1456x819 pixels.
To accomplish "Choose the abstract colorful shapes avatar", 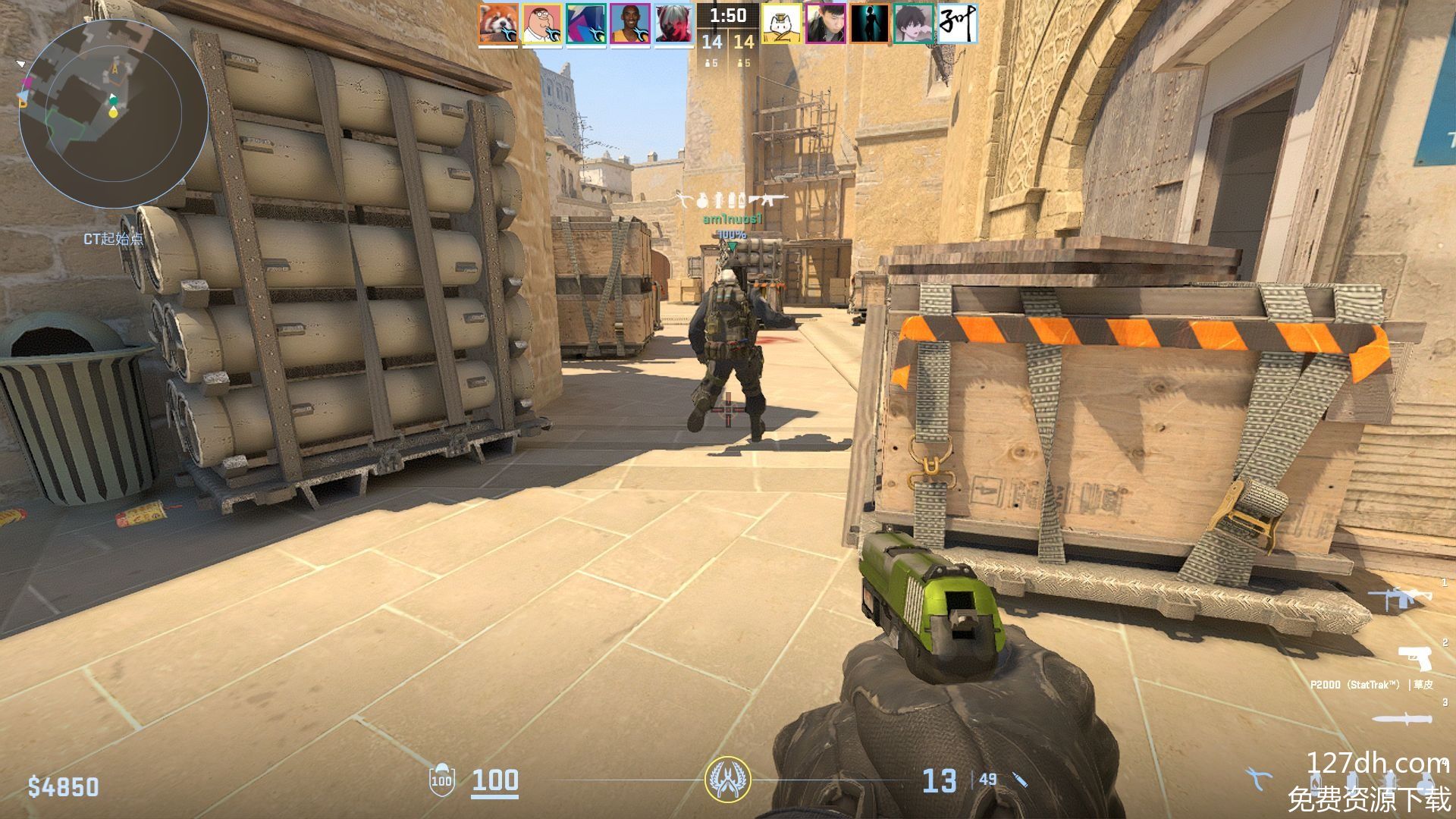I will pos(586,24).
